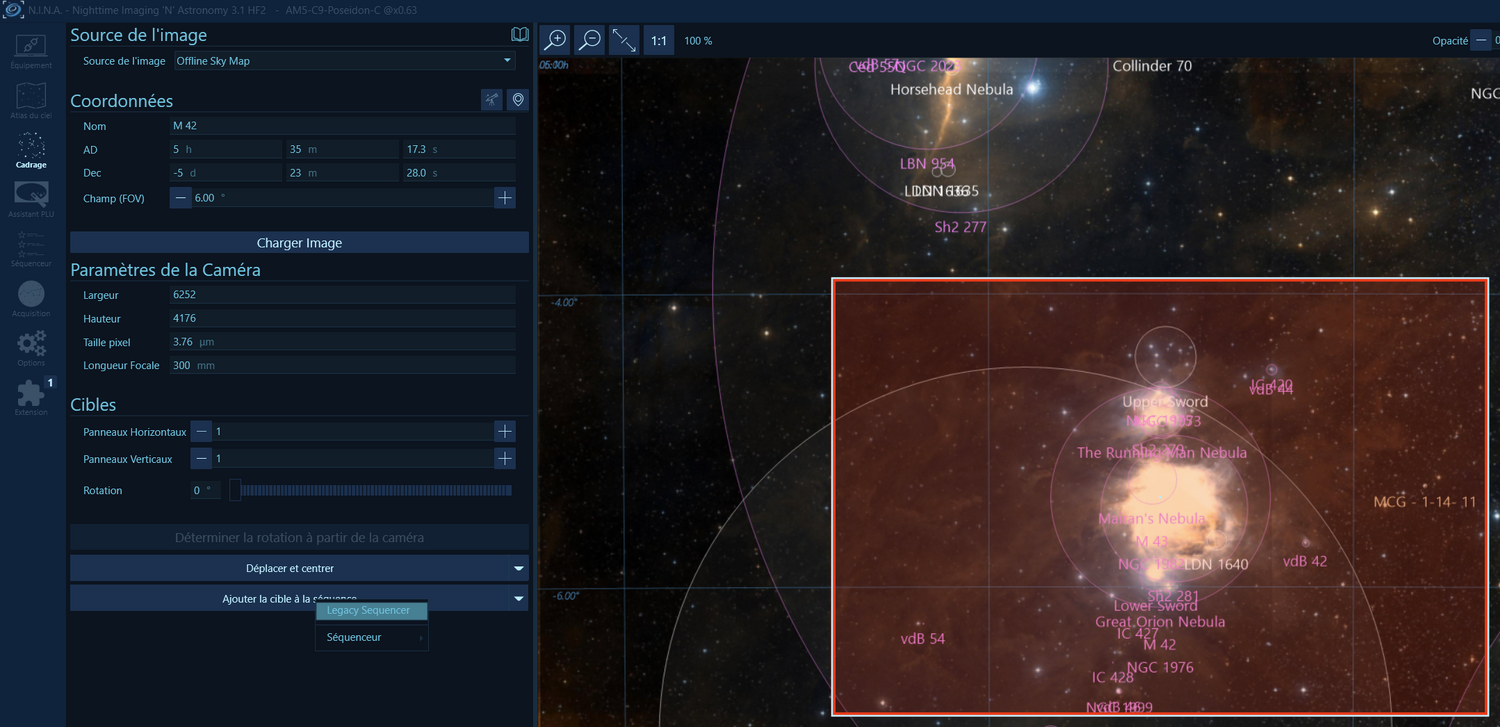
Task: Increment the Panneaux Verticaux count
Action: pos(505,459)
